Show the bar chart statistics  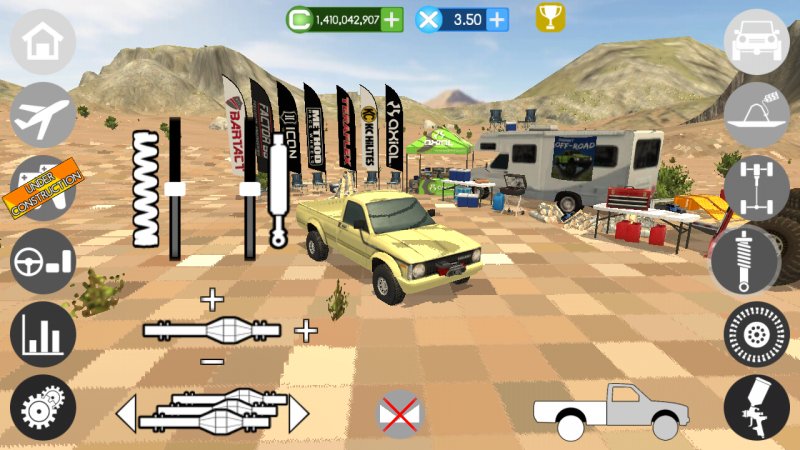[43, 335]
